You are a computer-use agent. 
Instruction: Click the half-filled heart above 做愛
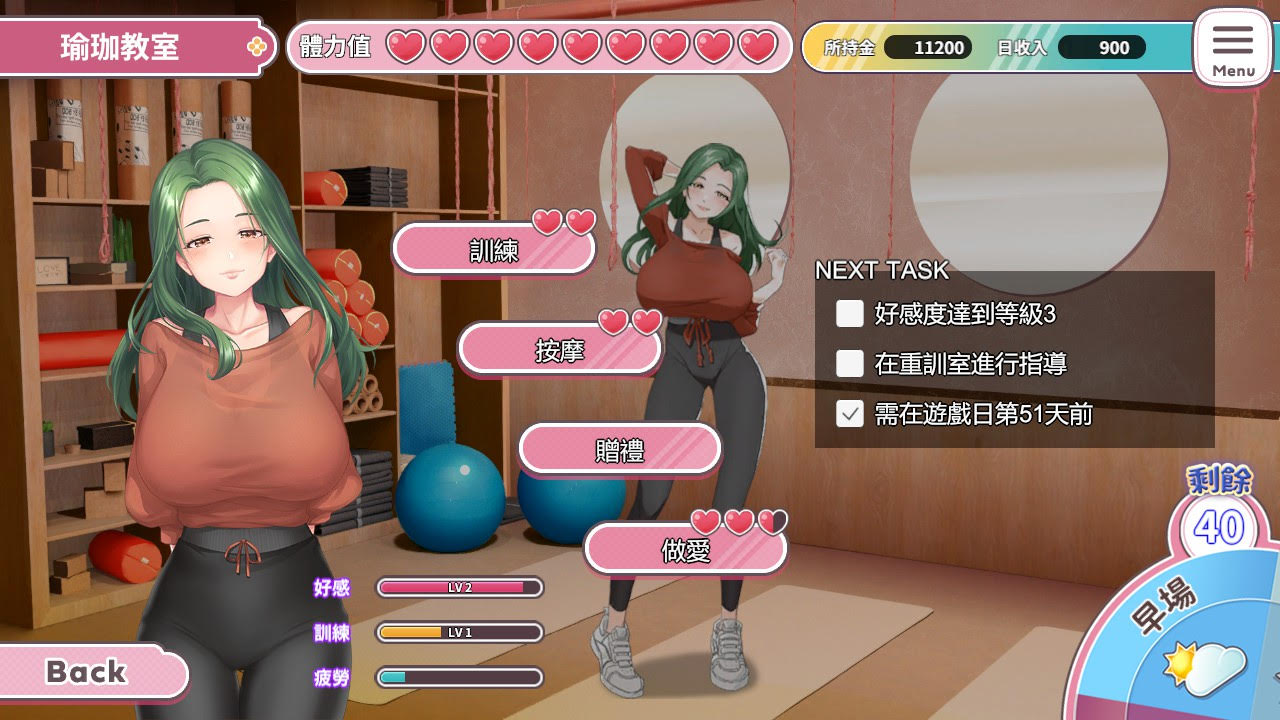click(x=771, y=523)
